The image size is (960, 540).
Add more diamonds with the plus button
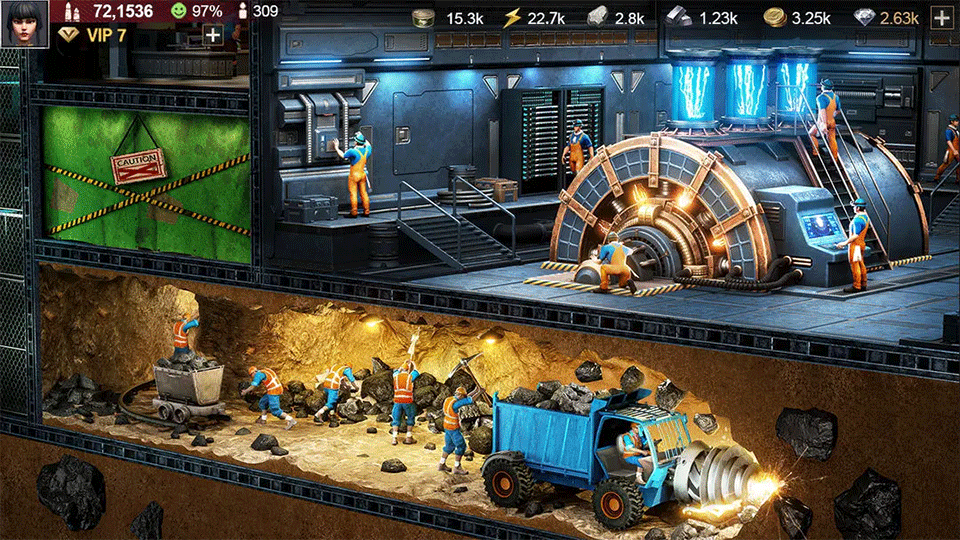(940, 17)
